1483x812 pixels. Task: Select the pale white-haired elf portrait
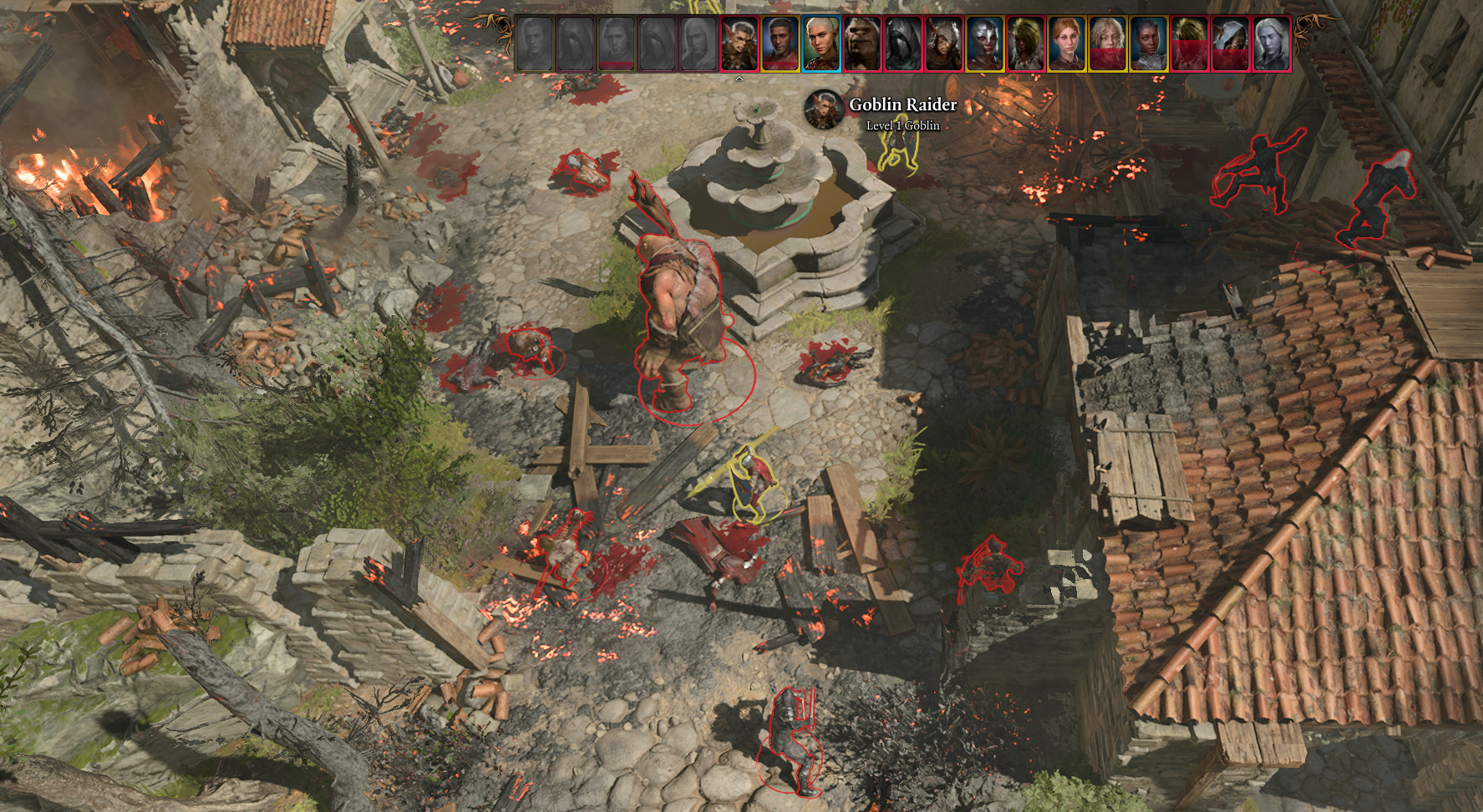coord(1272,43)
